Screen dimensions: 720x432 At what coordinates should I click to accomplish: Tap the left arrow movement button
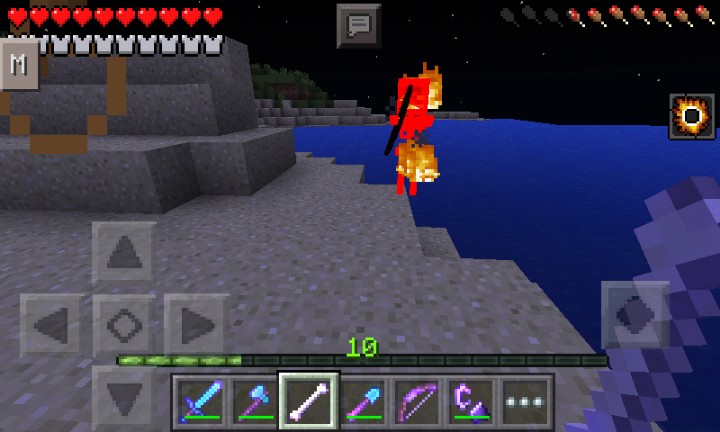[52, 325]
